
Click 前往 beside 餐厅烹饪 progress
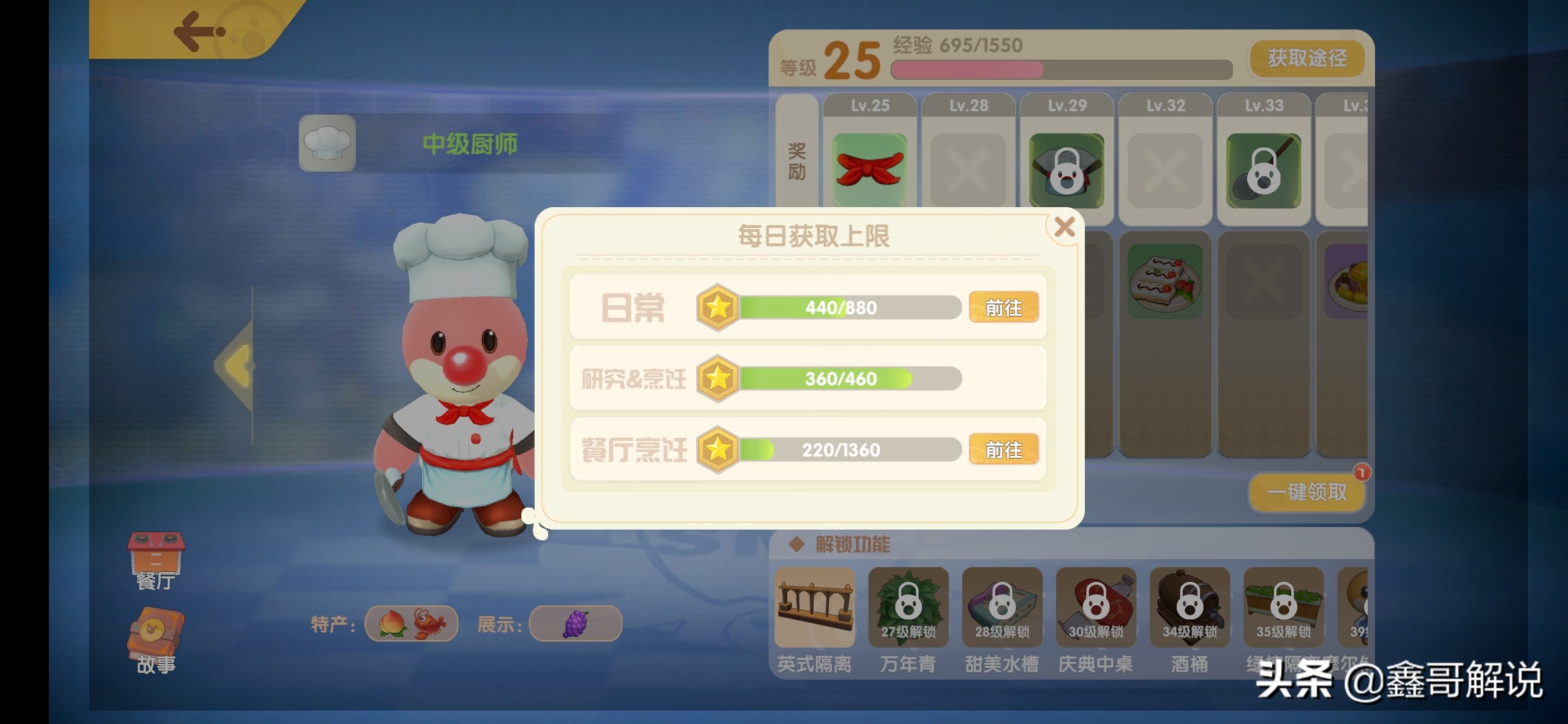pyautogui.click(x=1003, y=449)
